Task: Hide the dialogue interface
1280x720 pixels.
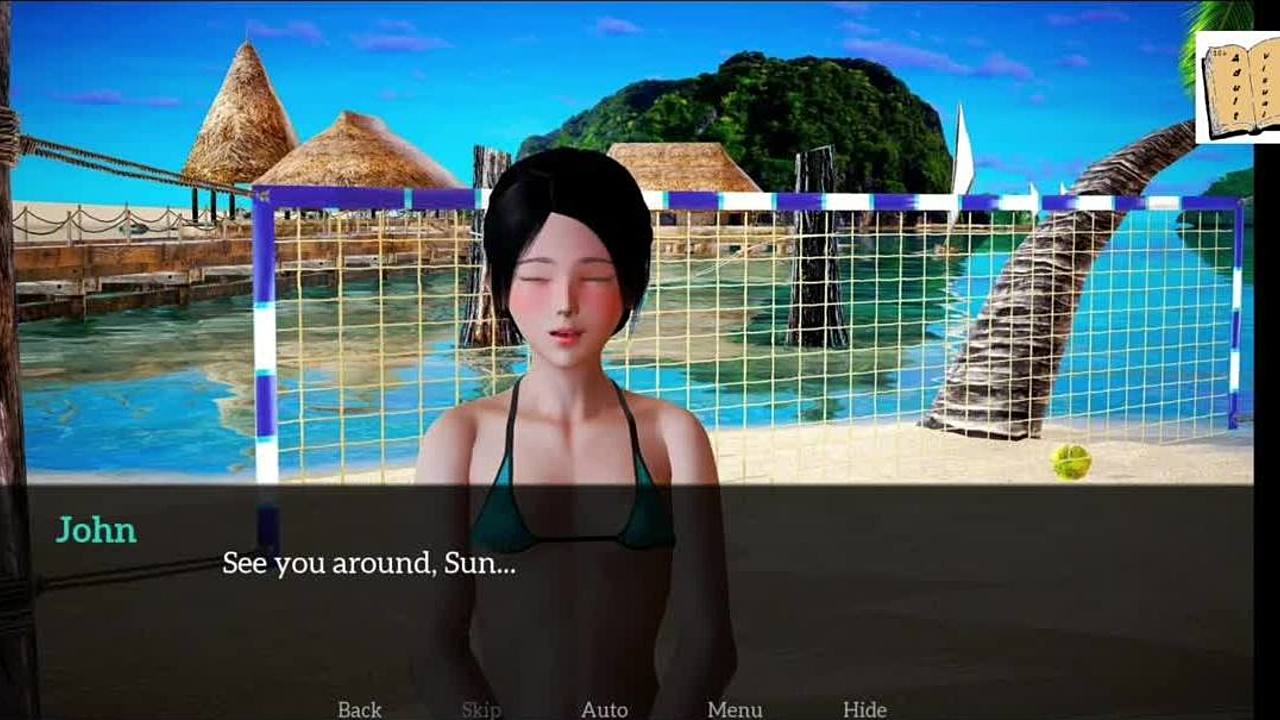Action: [864, 709]
